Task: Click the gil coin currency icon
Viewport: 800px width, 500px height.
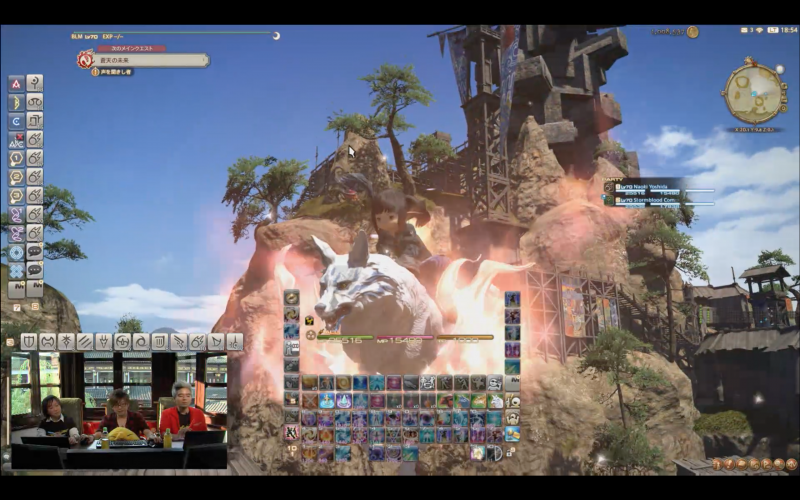Action: point(692,32)
